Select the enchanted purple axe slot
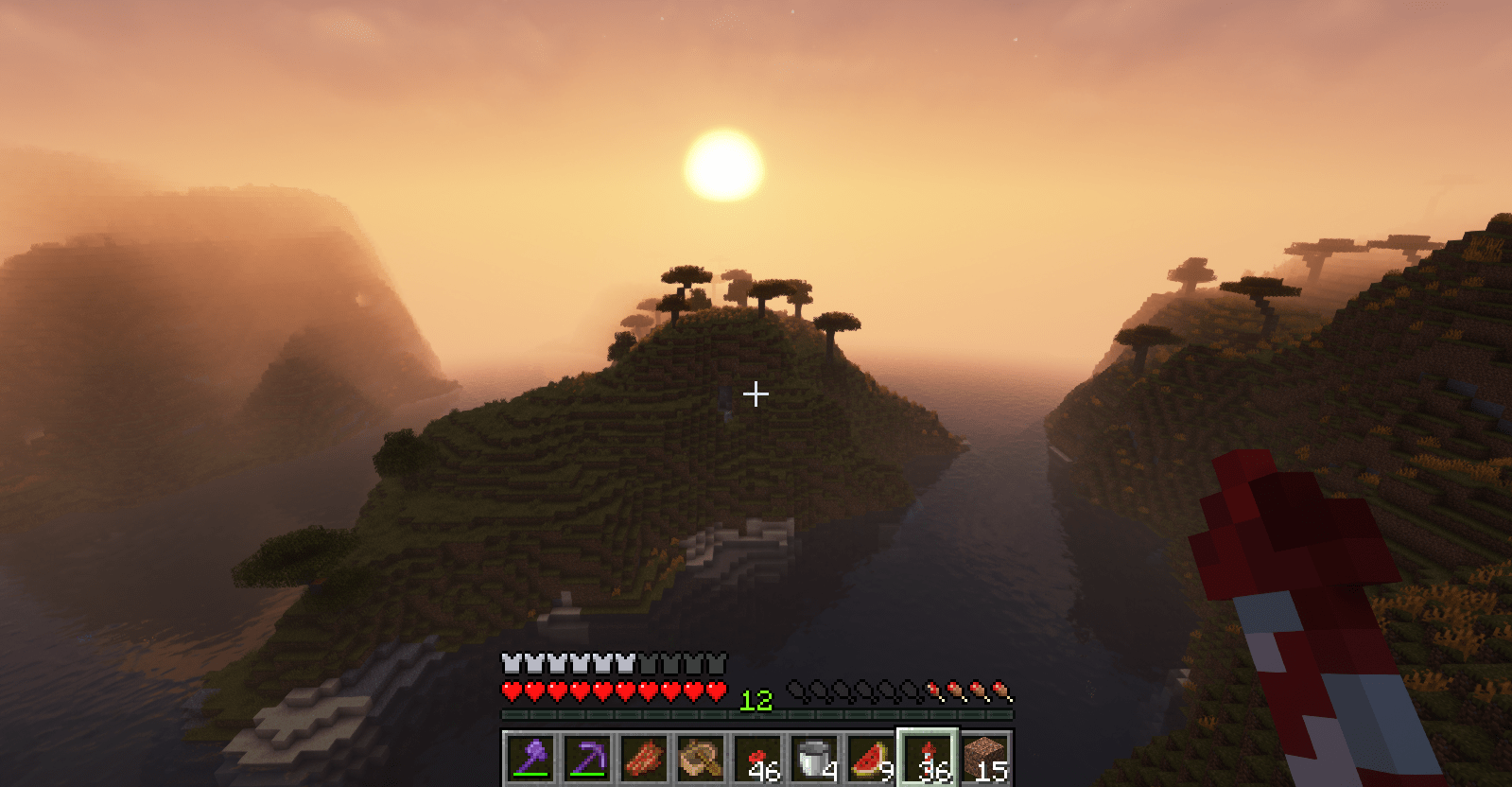The image size is (1512, 787). pos(530,758)
